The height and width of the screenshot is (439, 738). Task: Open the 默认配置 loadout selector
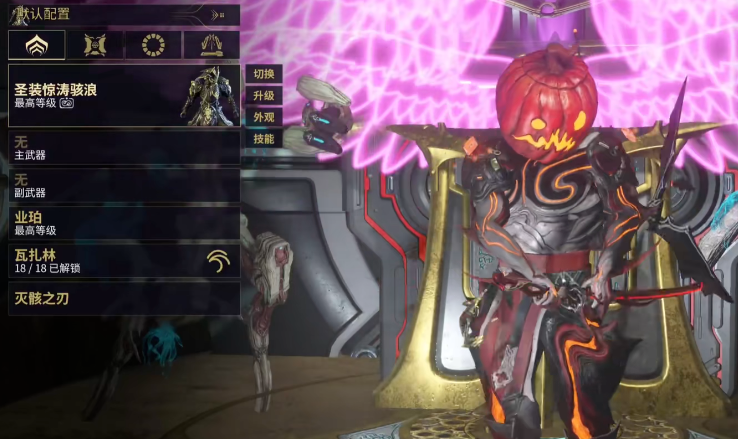(122, 14)
